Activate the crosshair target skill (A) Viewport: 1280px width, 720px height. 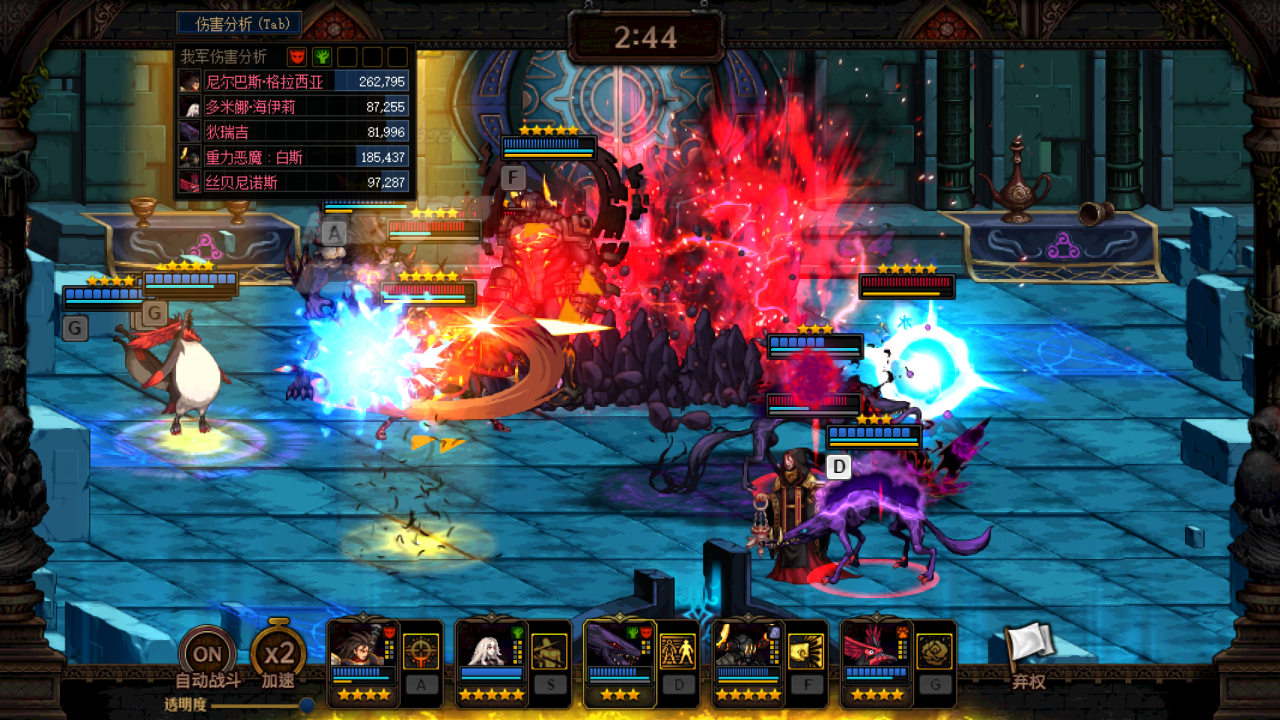(x=421, y=652)
